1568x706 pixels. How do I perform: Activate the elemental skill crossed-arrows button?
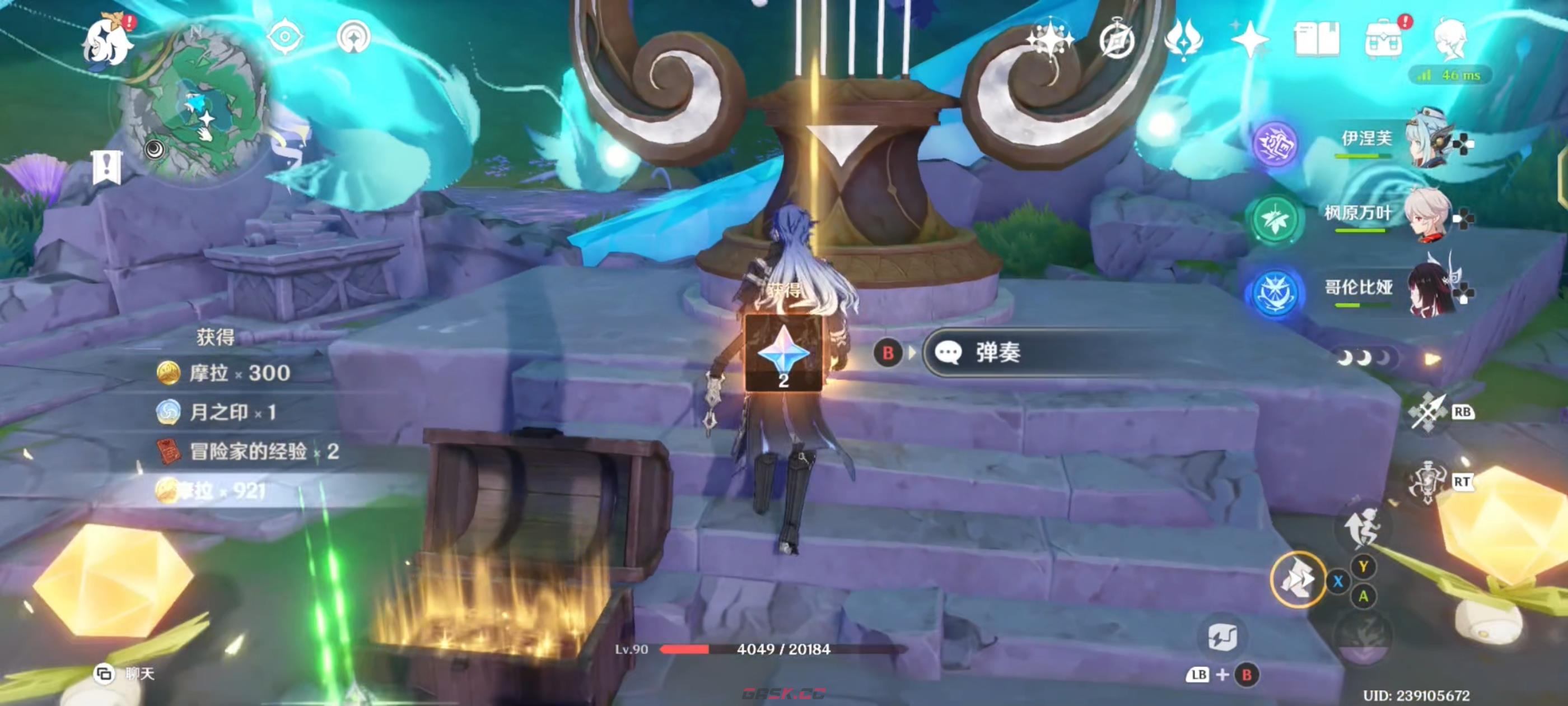point(1427,412)
